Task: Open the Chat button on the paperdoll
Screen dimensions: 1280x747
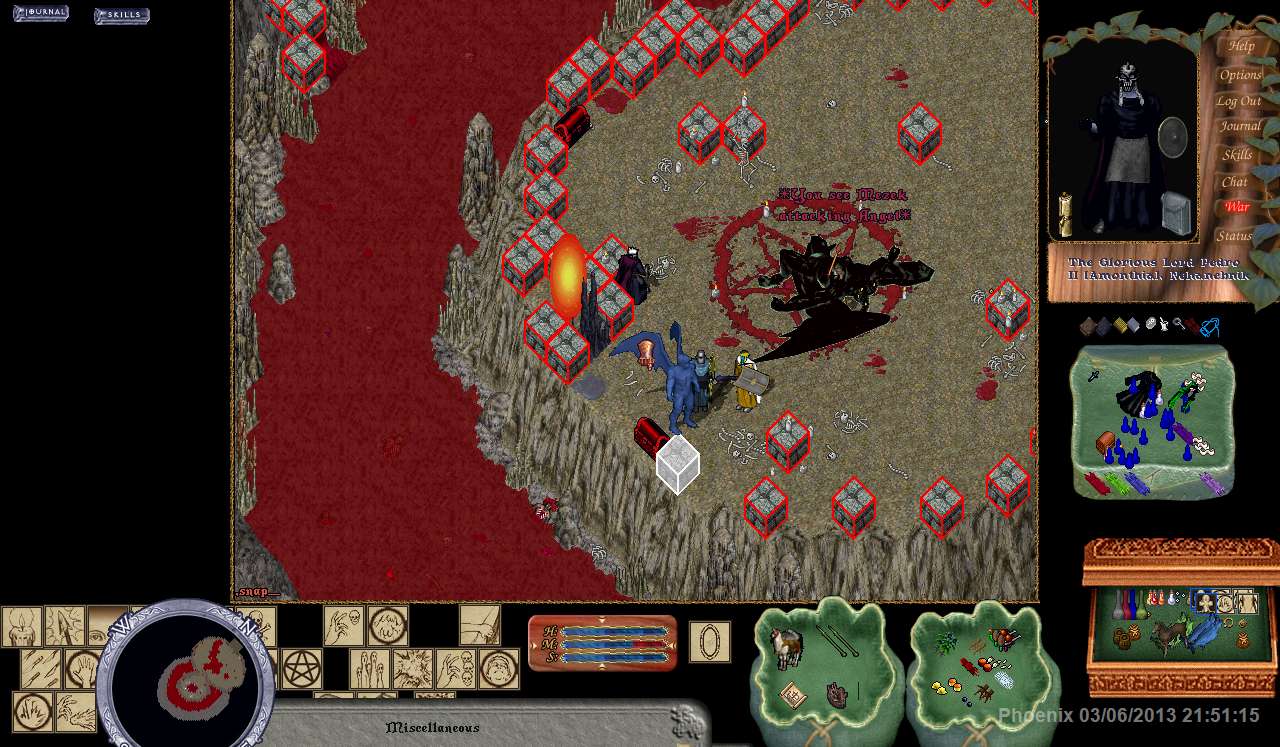Action: (1235, 182)
